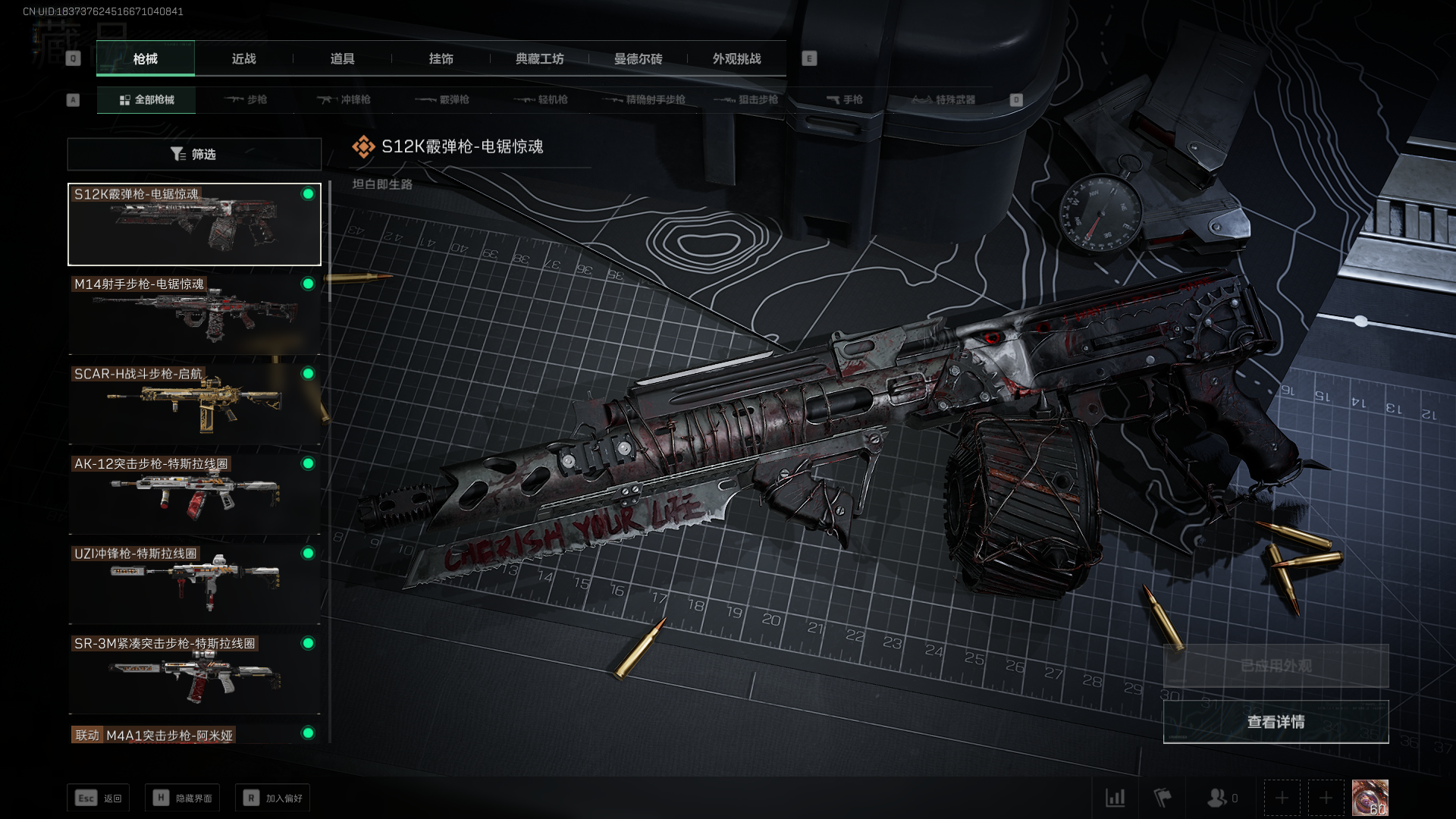Open the friends list icon
This screenshot has height=819, width=1456.
1218,798
